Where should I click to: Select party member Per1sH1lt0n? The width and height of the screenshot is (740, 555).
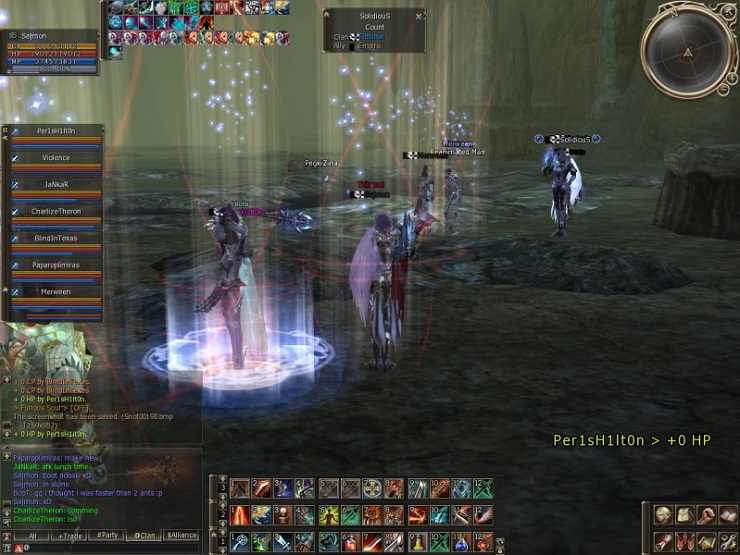coord(56,131)
